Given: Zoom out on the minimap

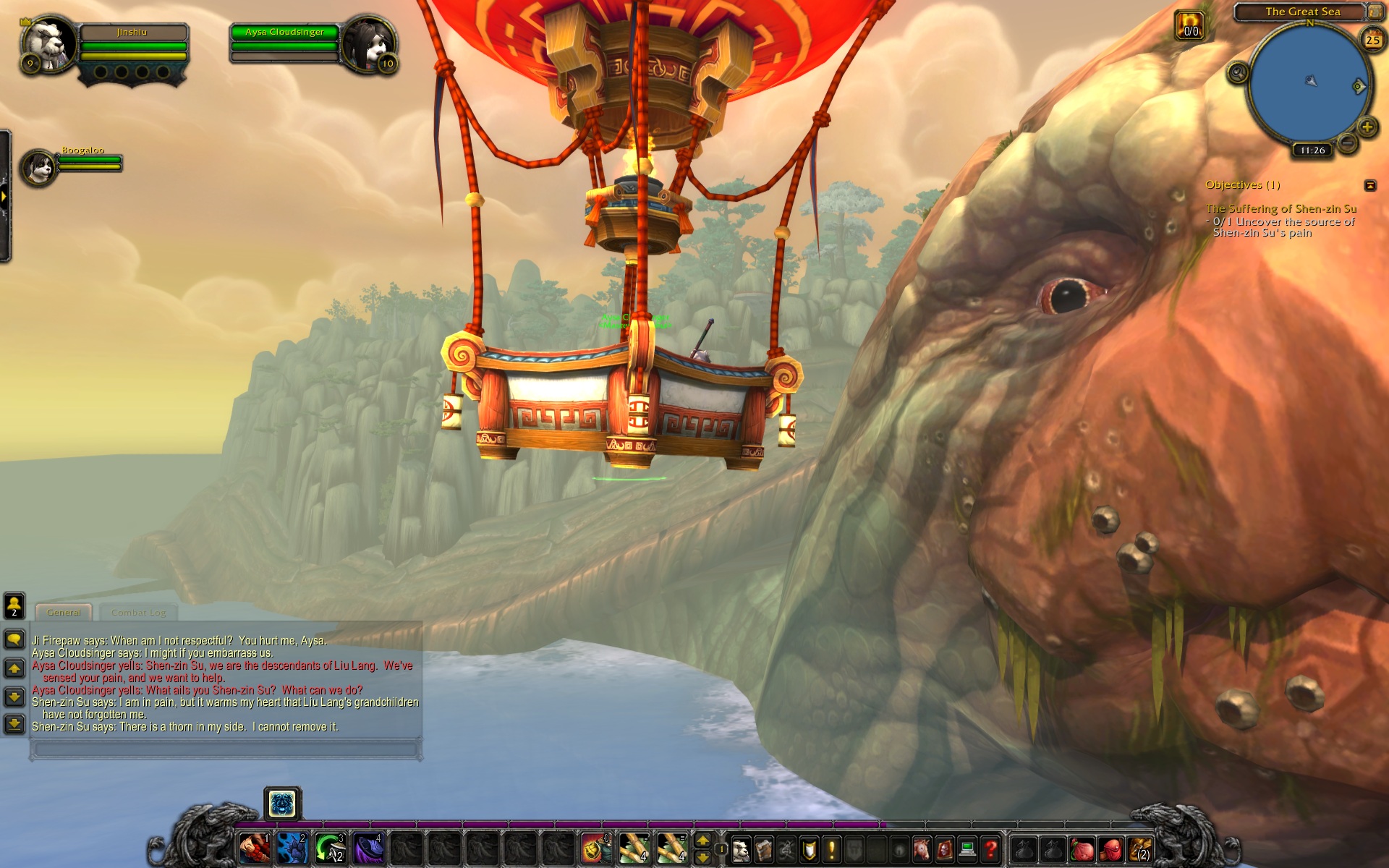Looking at the screenshot, I should click(1347, 142).
